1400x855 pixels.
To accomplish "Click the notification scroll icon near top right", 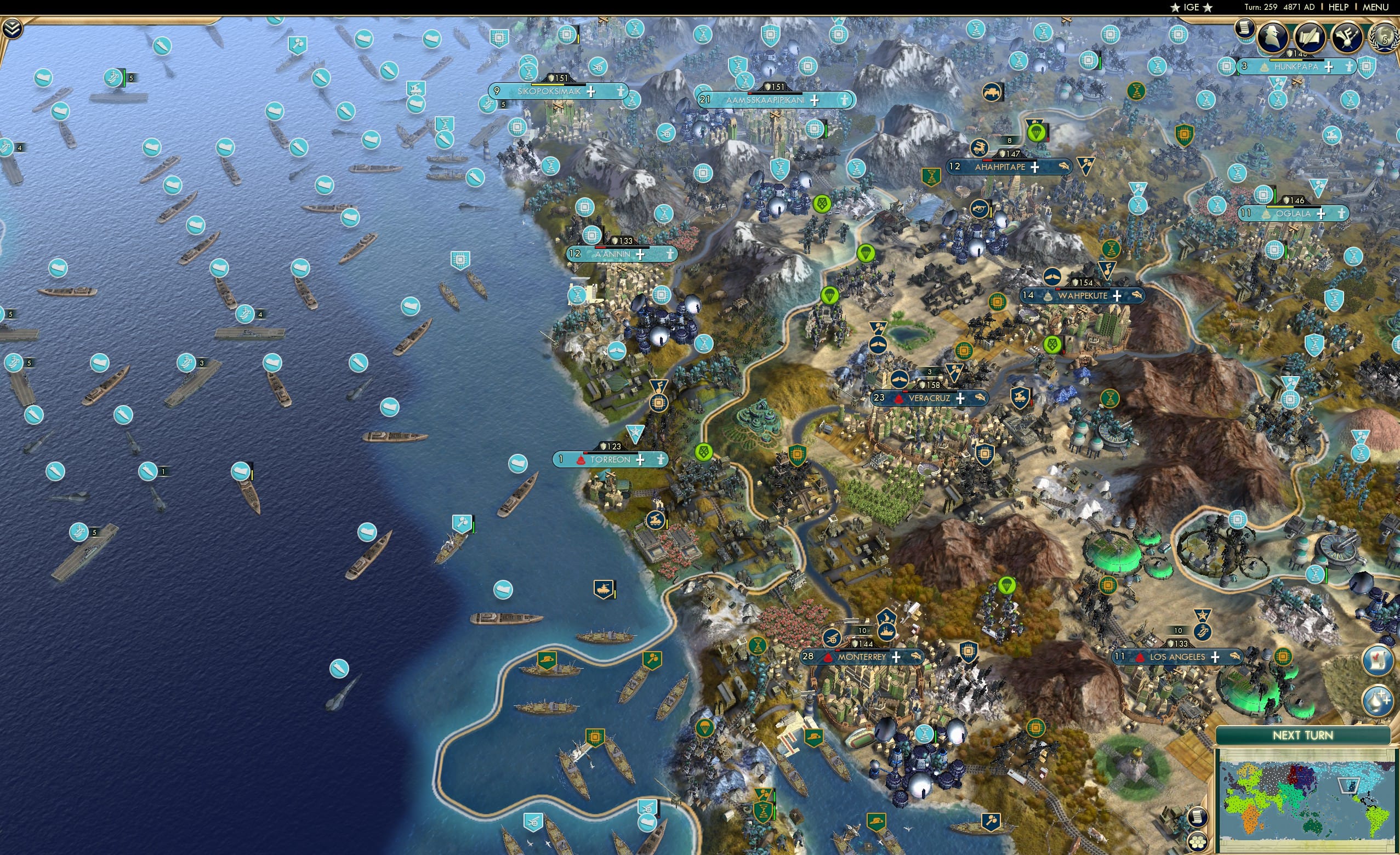I will tap(1245, 30).
